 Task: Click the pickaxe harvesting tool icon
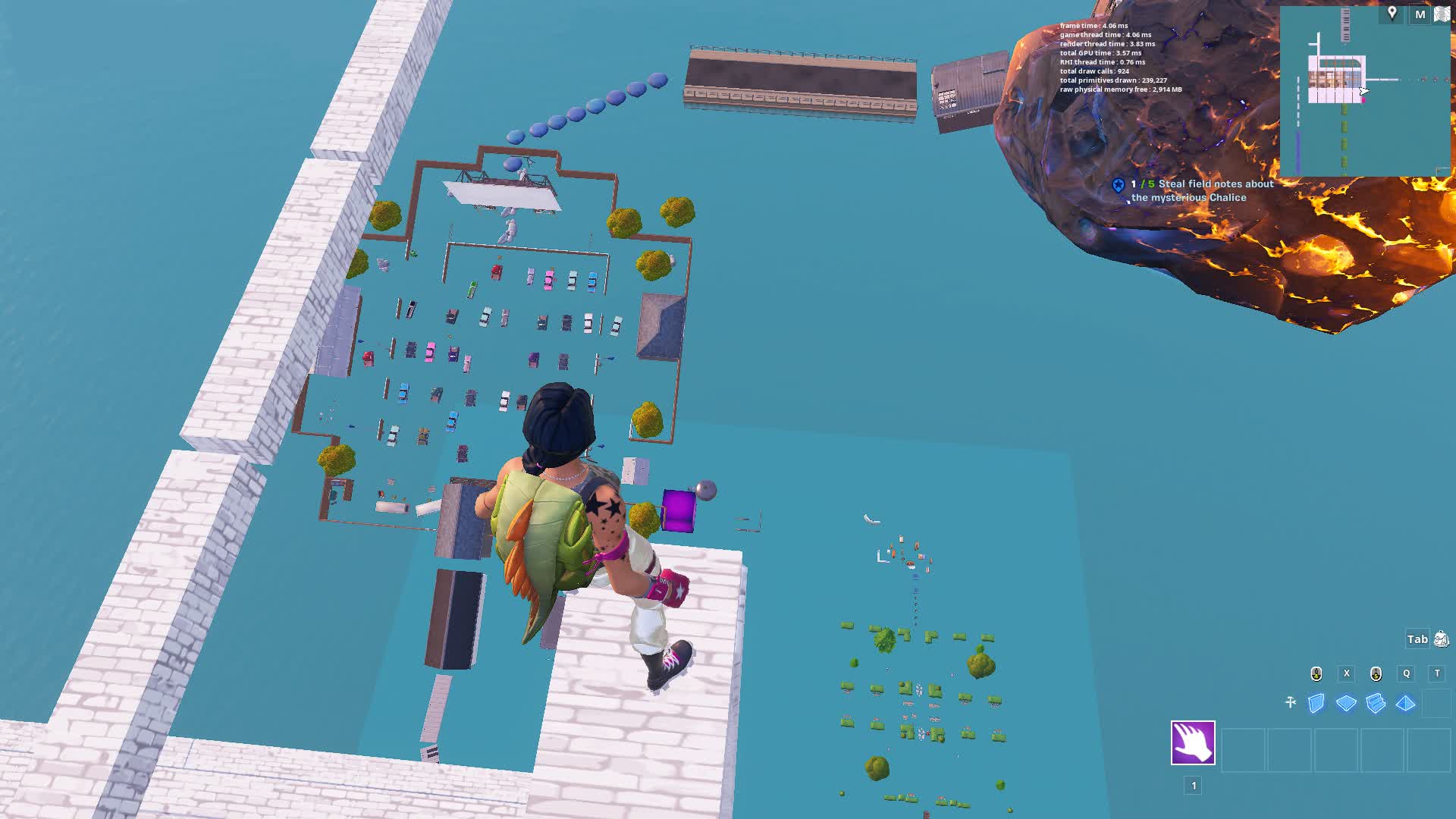[1291, 701]
